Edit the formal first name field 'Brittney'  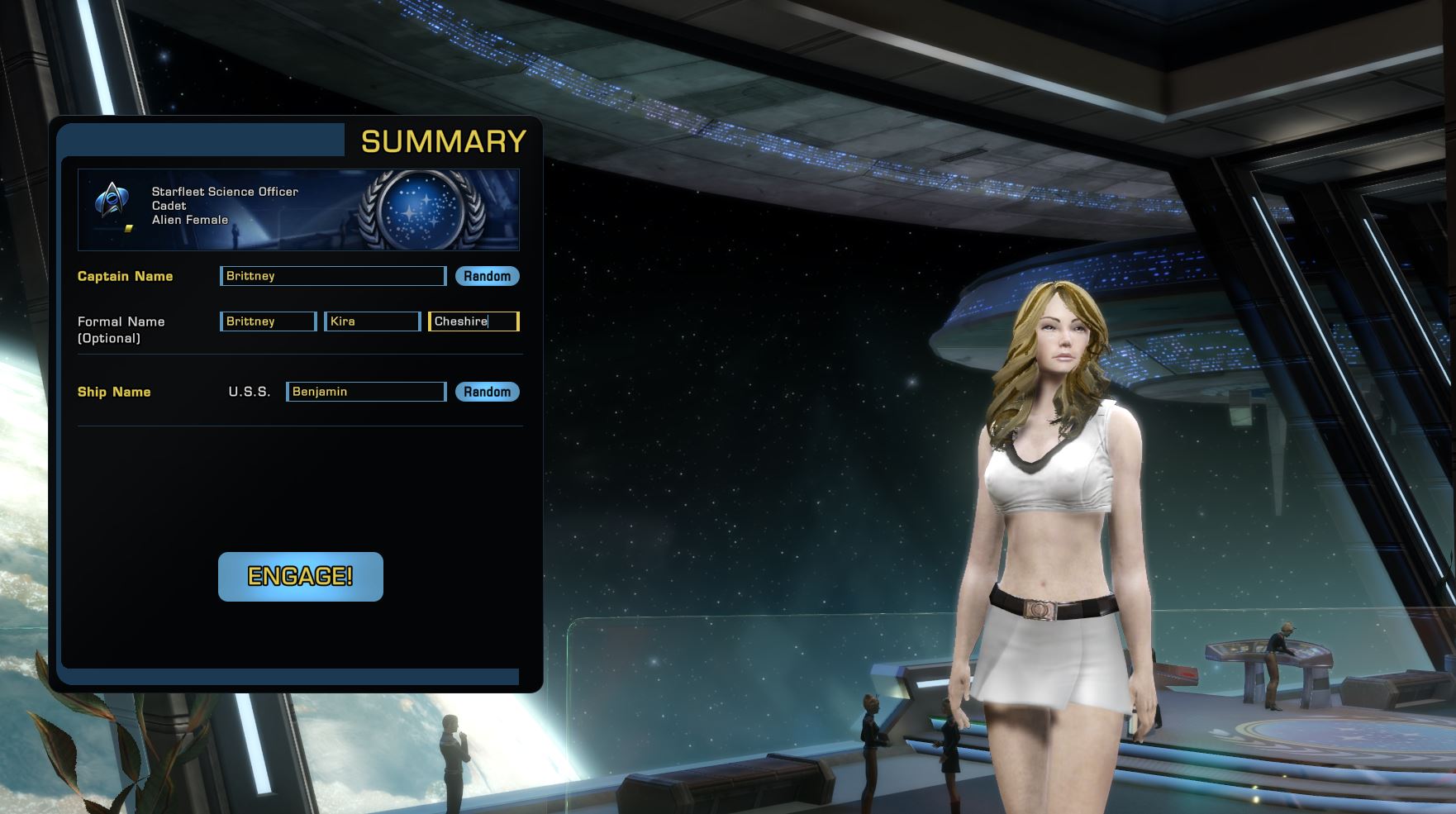pyautogui.click(x=269, y=321)
